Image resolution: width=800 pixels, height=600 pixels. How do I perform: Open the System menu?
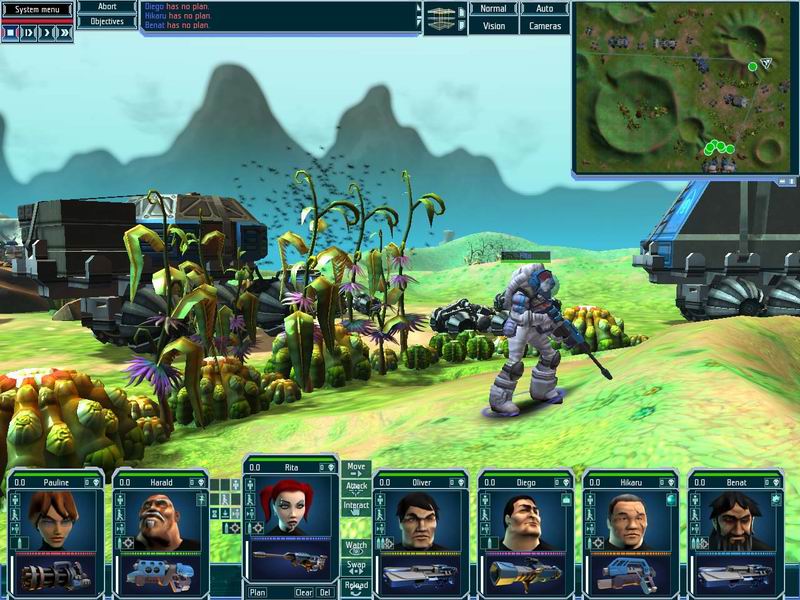[37, 10]
